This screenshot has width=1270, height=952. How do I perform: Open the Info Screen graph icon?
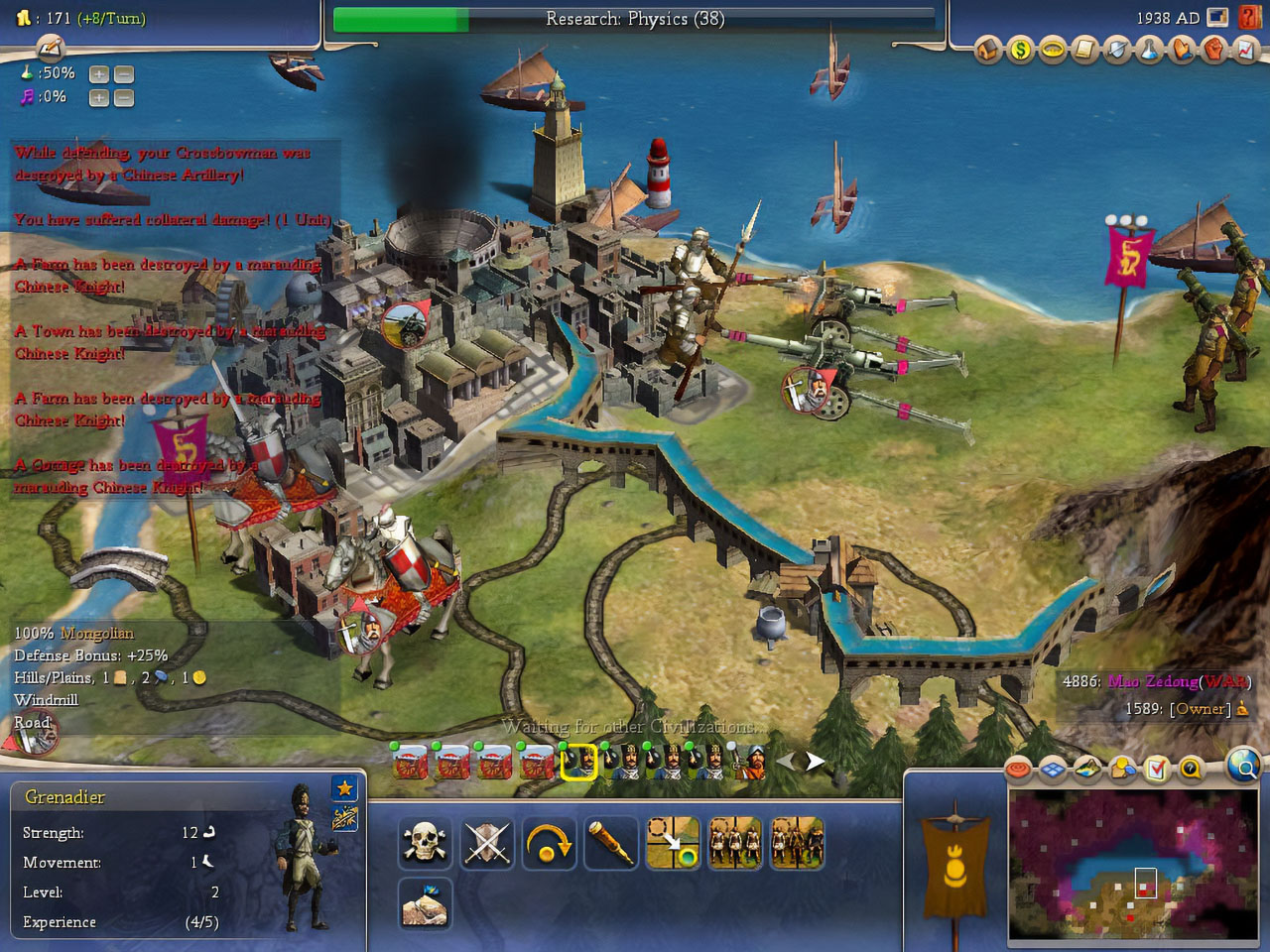[x=1246, y=50]
